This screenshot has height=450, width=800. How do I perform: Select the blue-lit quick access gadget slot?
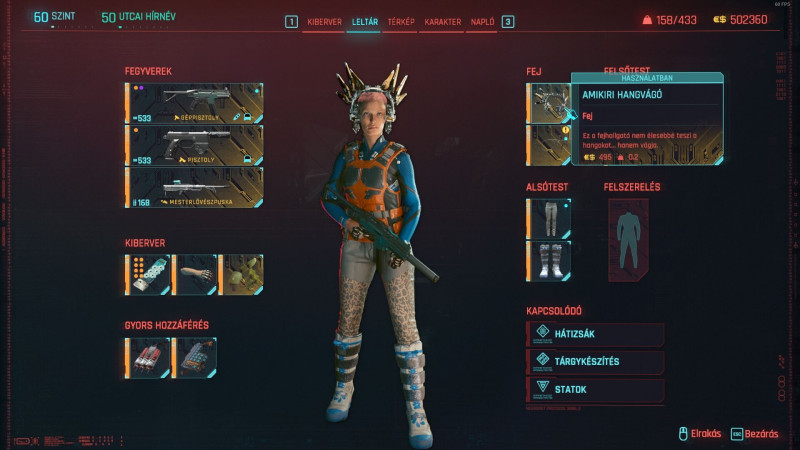(x=194, y=358)
